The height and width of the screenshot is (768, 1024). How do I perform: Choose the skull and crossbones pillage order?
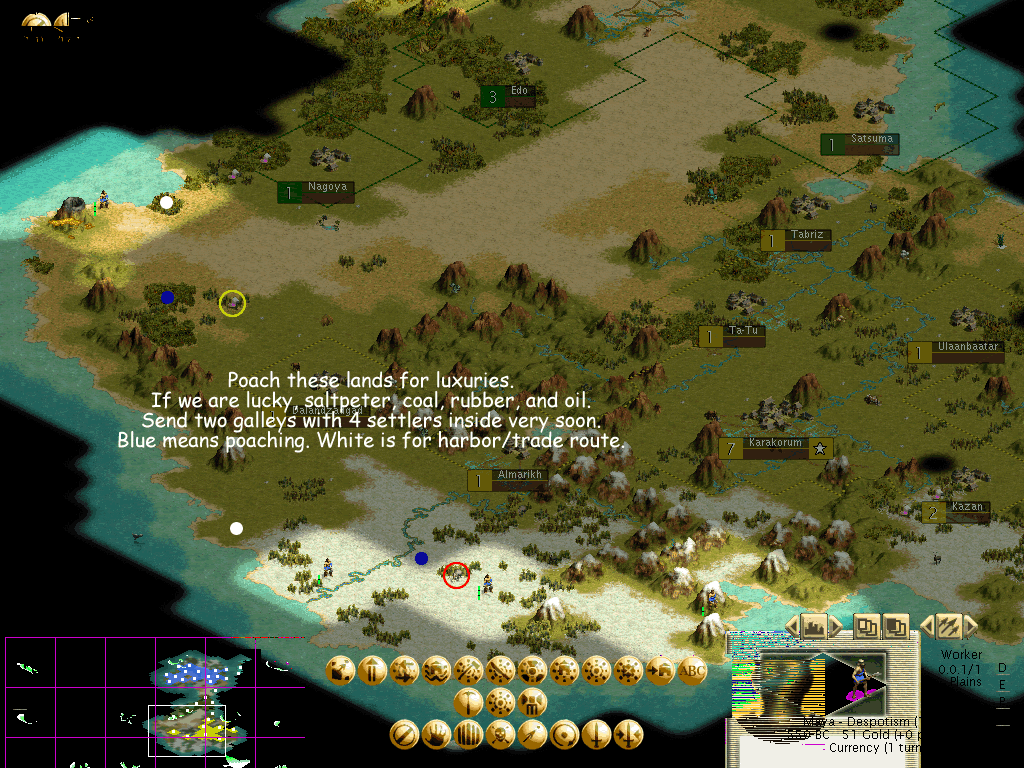(500, 735)
